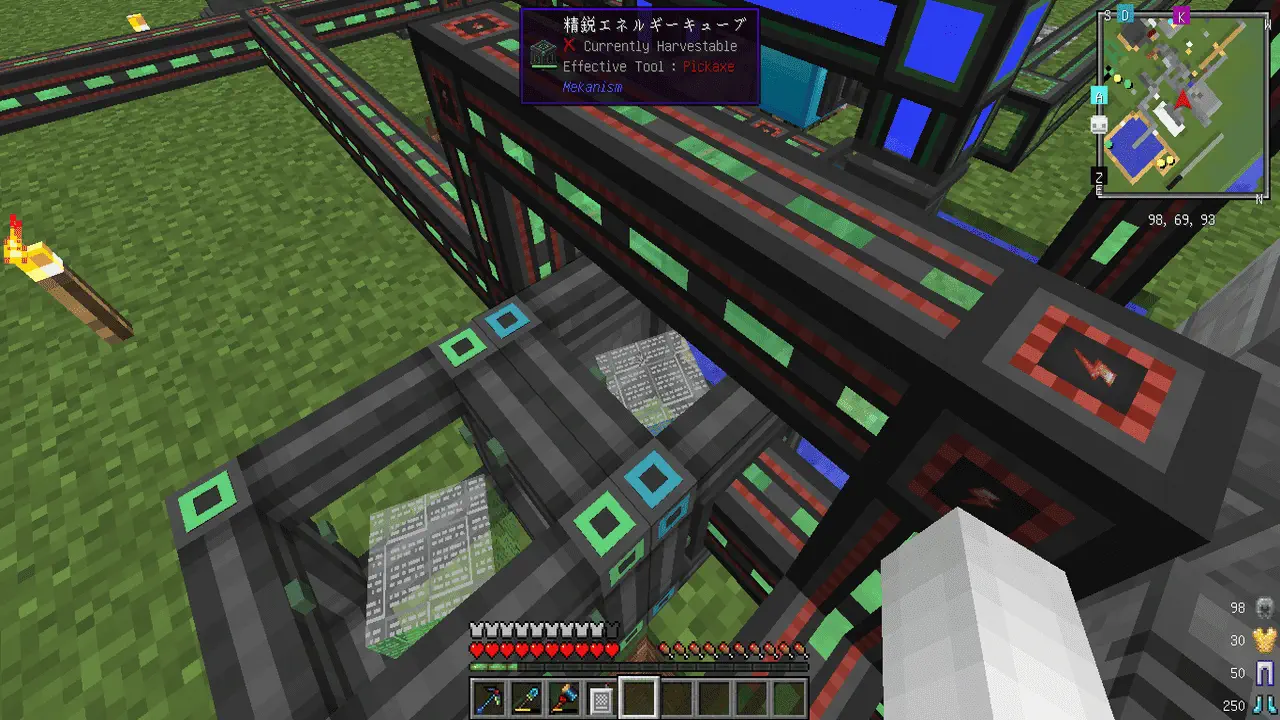Click the helmet armor status icon
1280x720 pixels.
tap(1266, 607)
